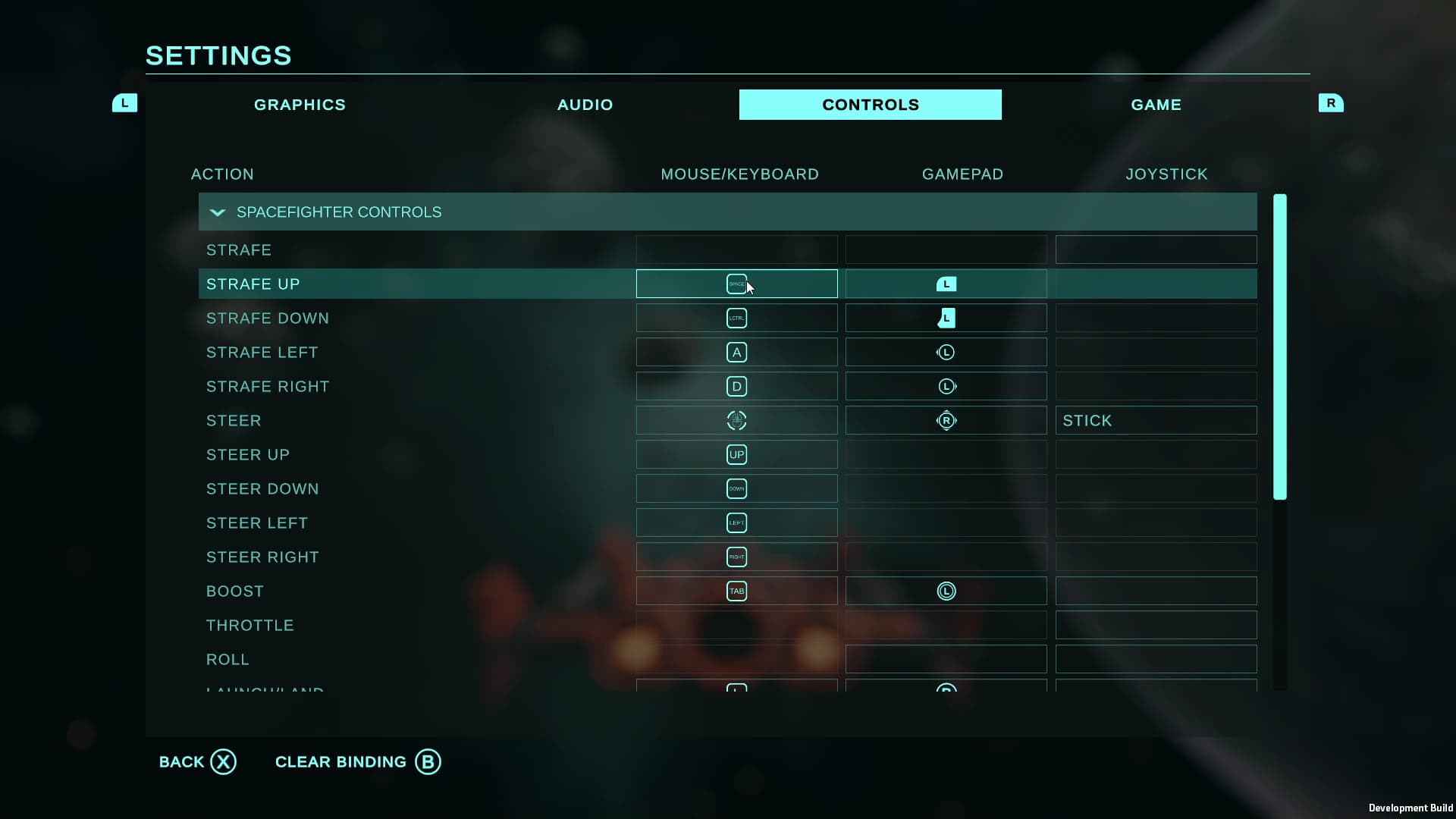Click the L3 stick press icon for Boost
Image resolution: width=1456 pixels, height=819 pixels.
pos(946,591)
